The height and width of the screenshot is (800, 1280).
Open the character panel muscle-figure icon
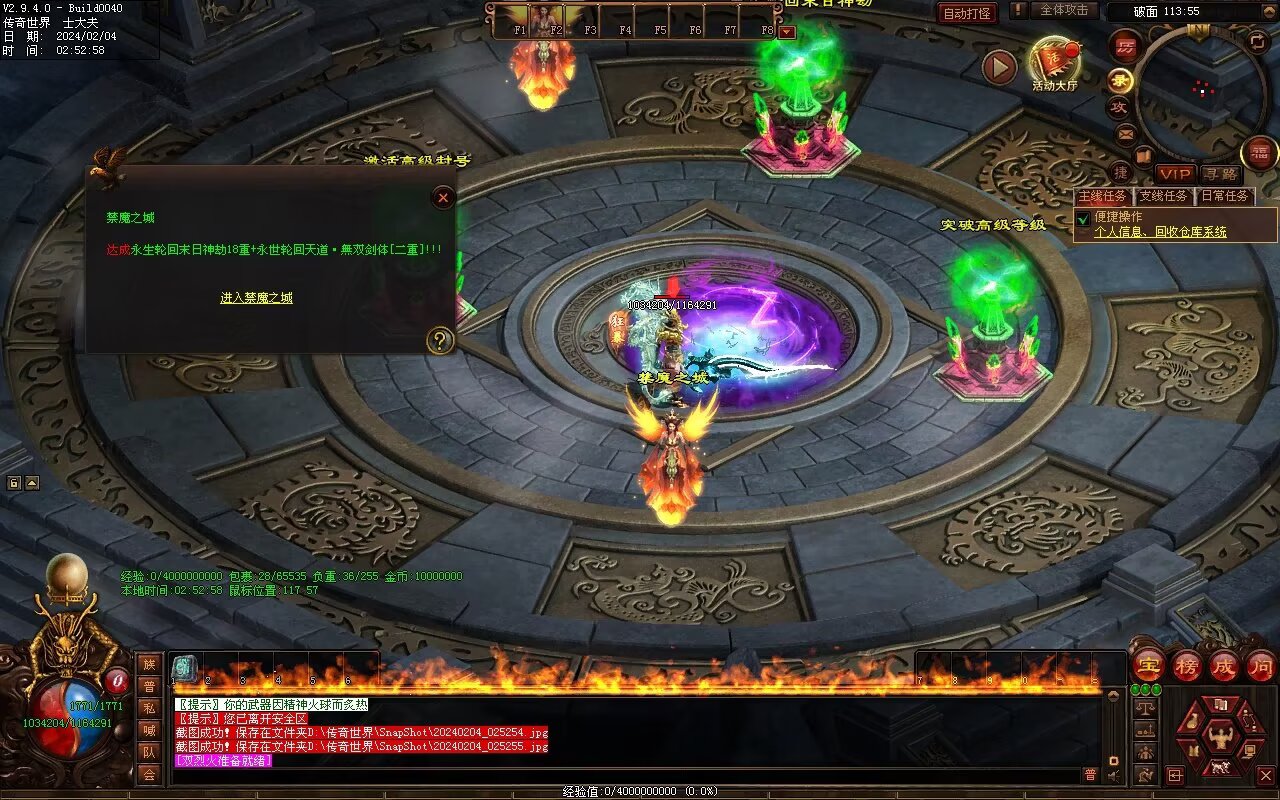click(x=1219, y=738)
